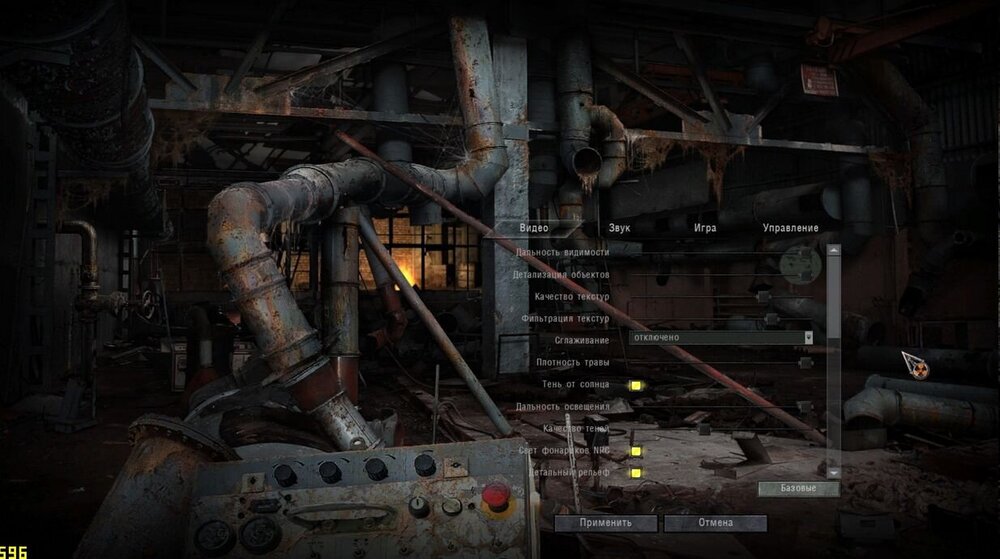Cancel changes with the Отмена button

pos(715,523)
